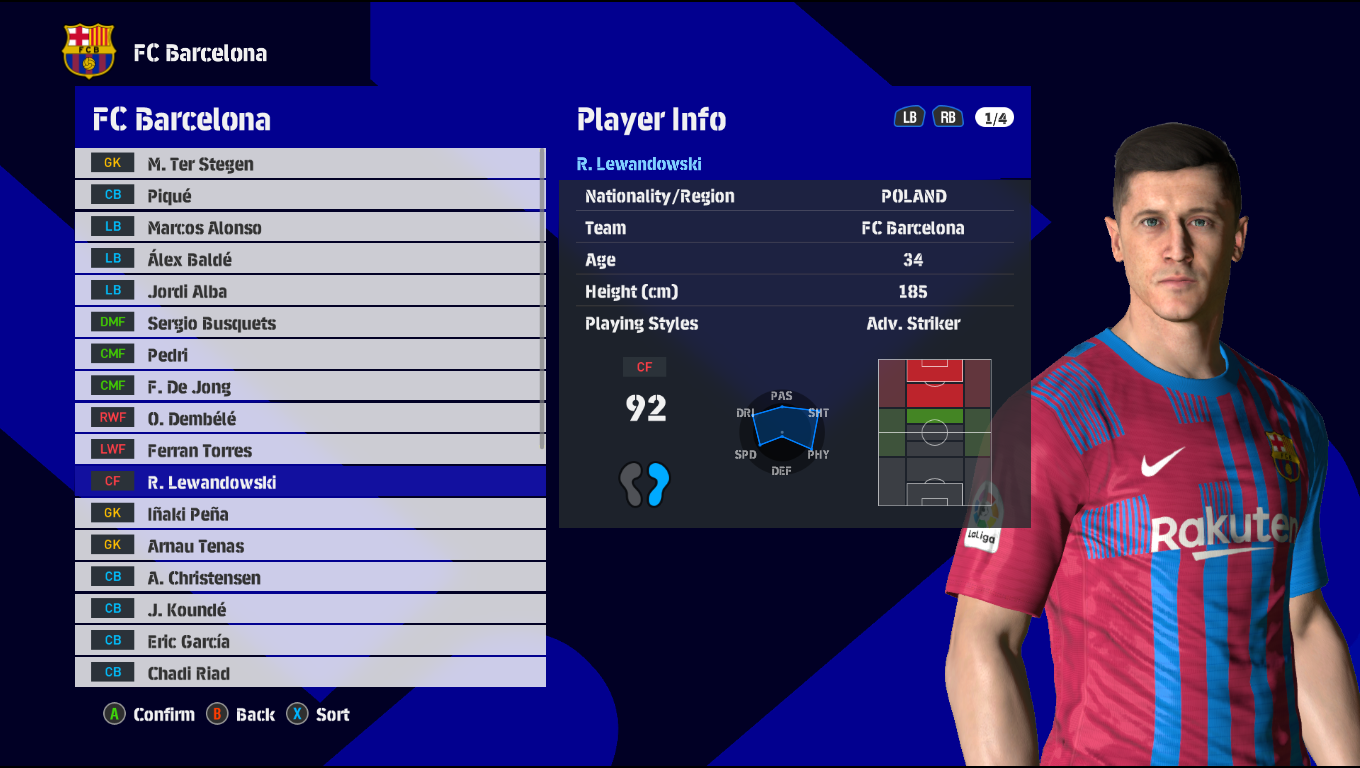
Task: Pick Eric García from the roster
Action: coord(308,642)
